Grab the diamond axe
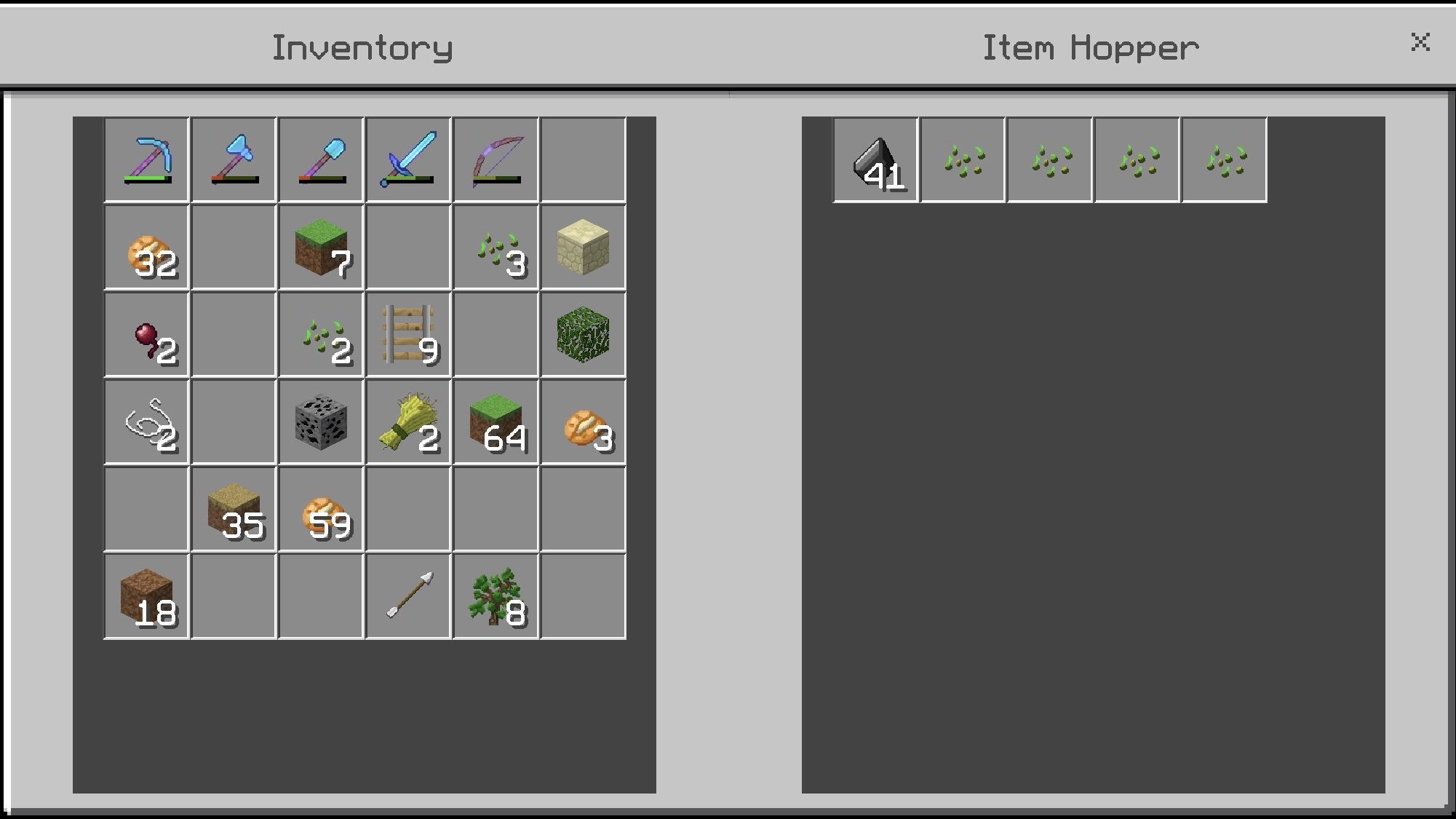This screenshot has width=1456, height=819. (234, 159)
